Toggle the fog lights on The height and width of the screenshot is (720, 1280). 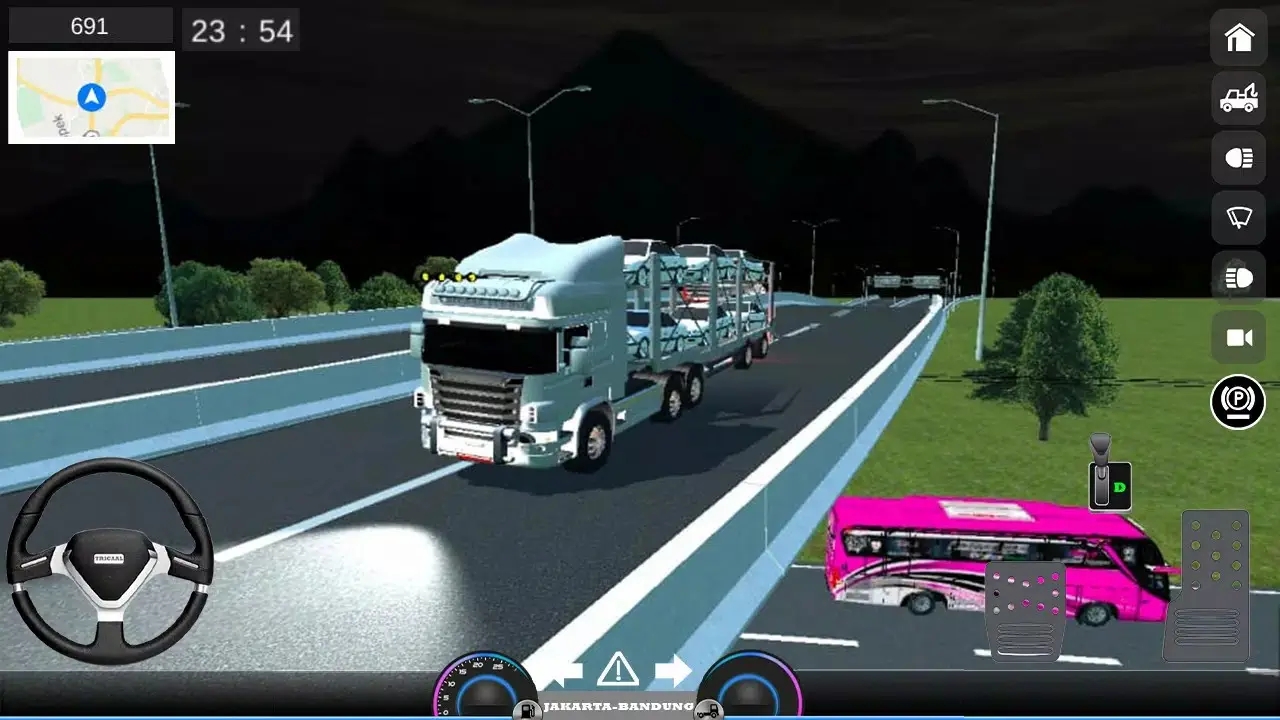click(1237, 157)
